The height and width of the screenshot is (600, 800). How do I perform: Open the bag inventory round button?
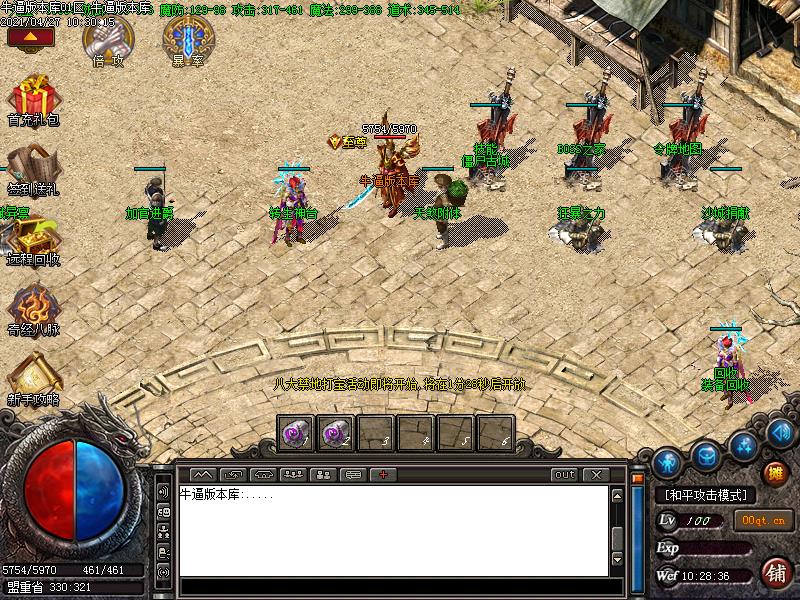[707, 452]
